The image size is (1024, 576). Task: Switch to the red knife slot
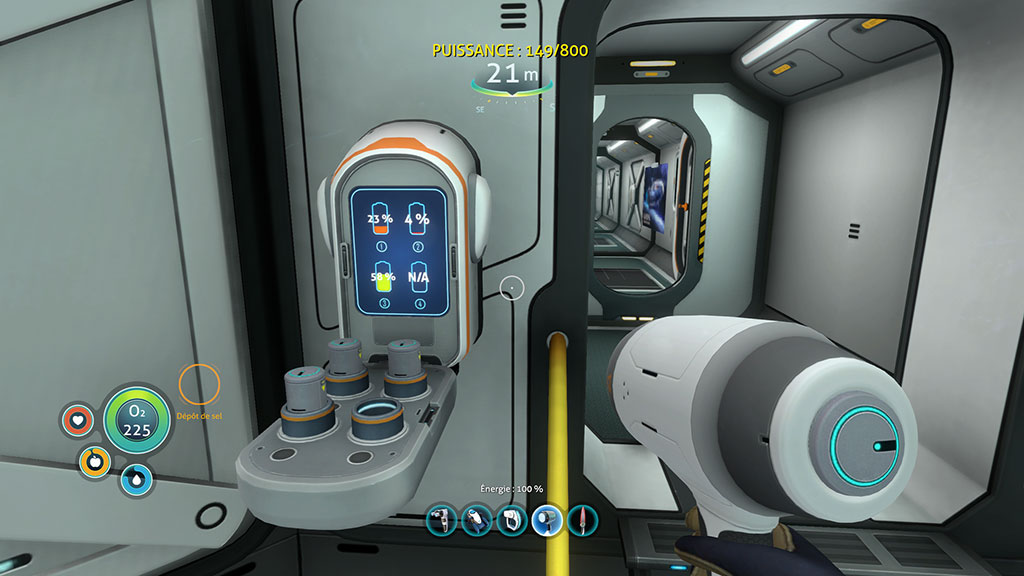582,519
